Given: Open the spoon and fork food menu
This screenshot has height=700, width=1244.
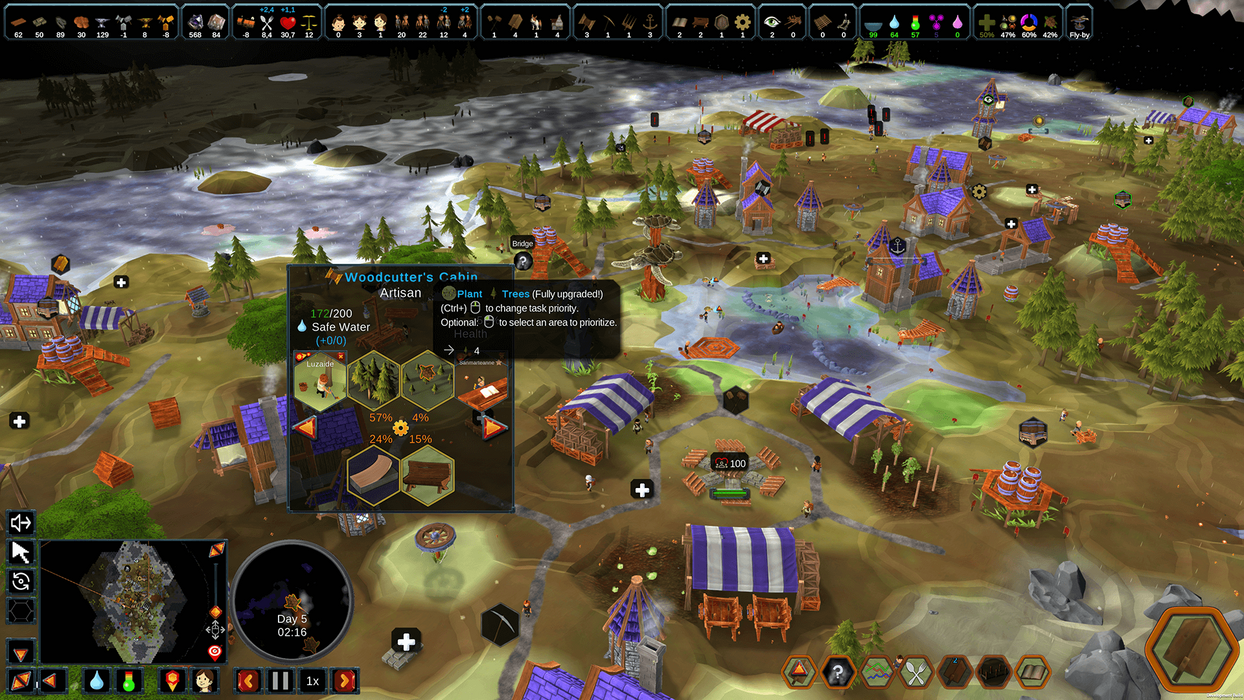Looking at the screenshot, I should point(916,672).
